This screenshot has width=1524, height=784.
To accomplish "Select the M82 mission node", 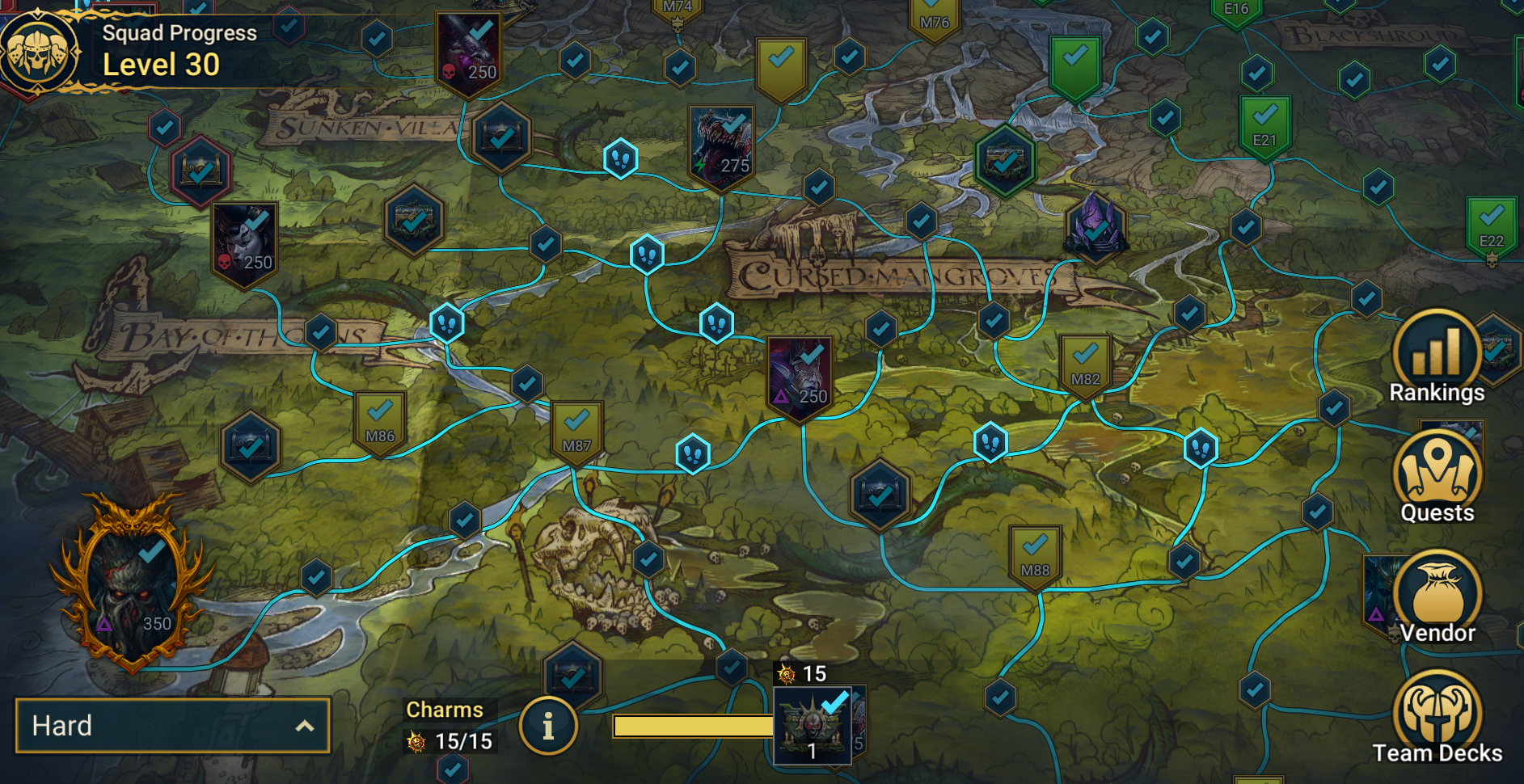I will pos(1085,365).
